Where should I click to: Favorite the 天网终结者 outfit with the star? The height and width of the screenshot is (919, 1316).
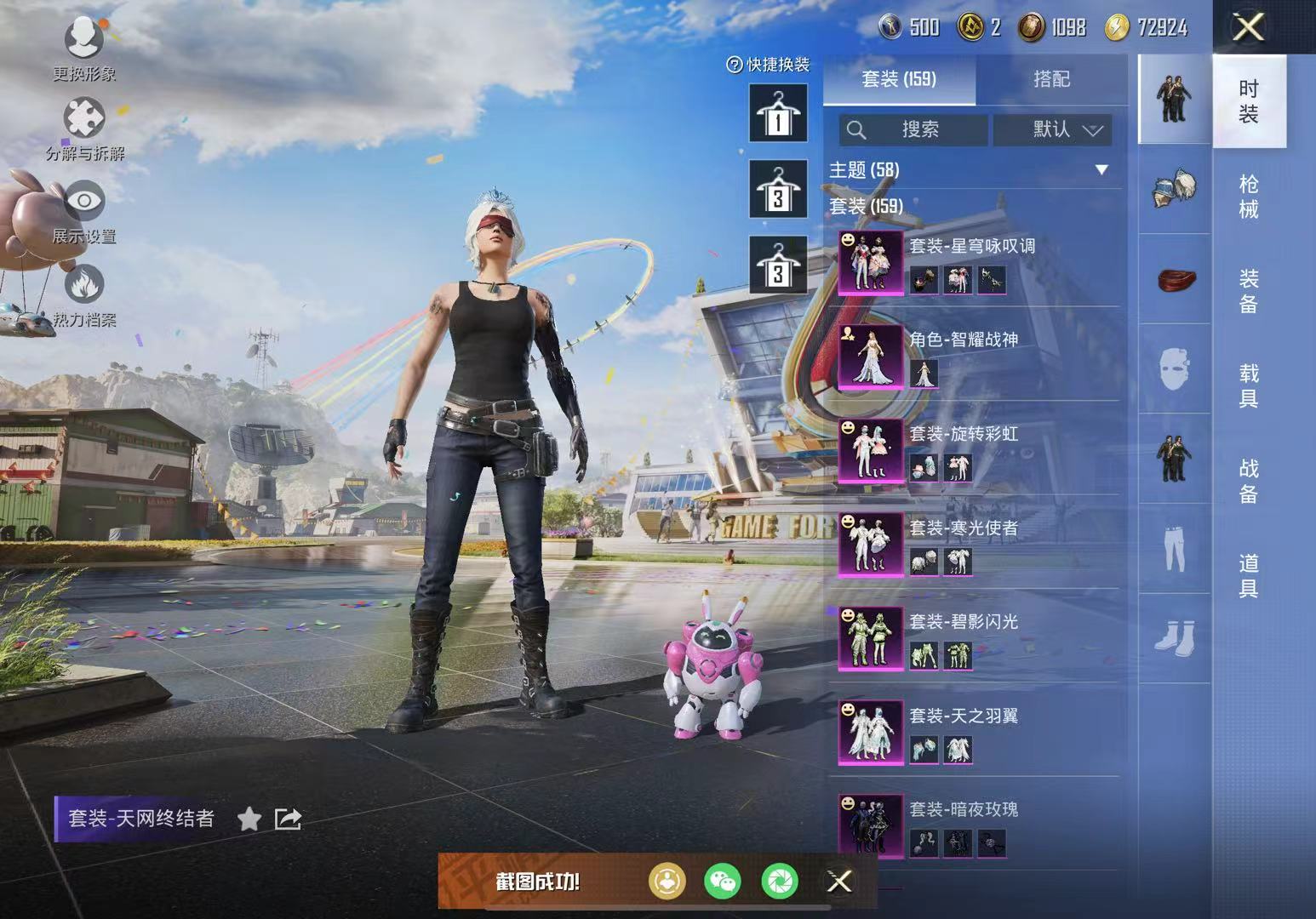click(x=249, y=819)
